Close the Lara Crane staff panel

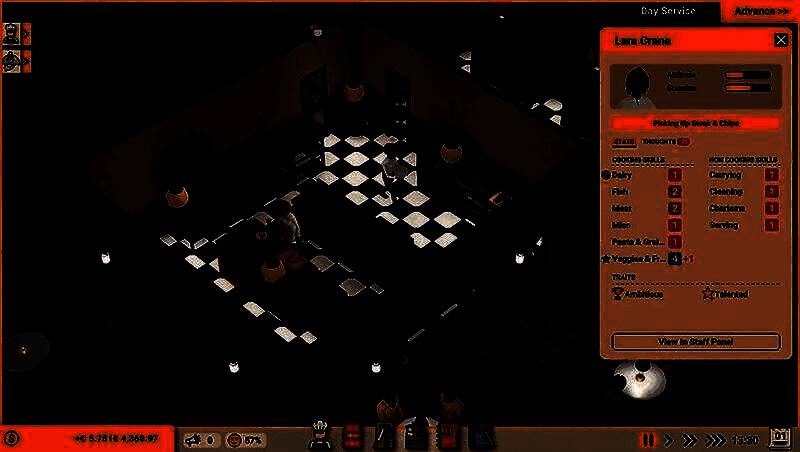(x=781, y=40)
